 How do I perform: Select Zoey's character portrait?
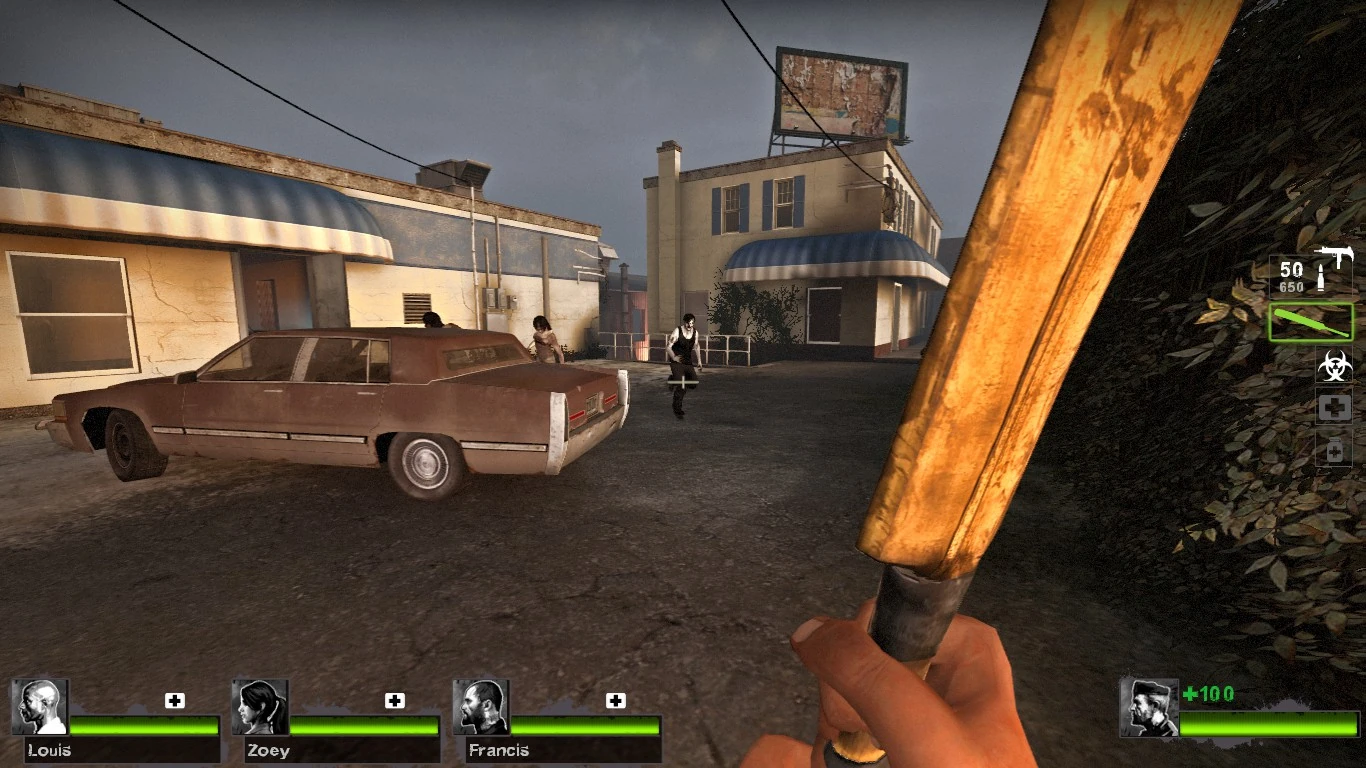[x=258, y=707]
